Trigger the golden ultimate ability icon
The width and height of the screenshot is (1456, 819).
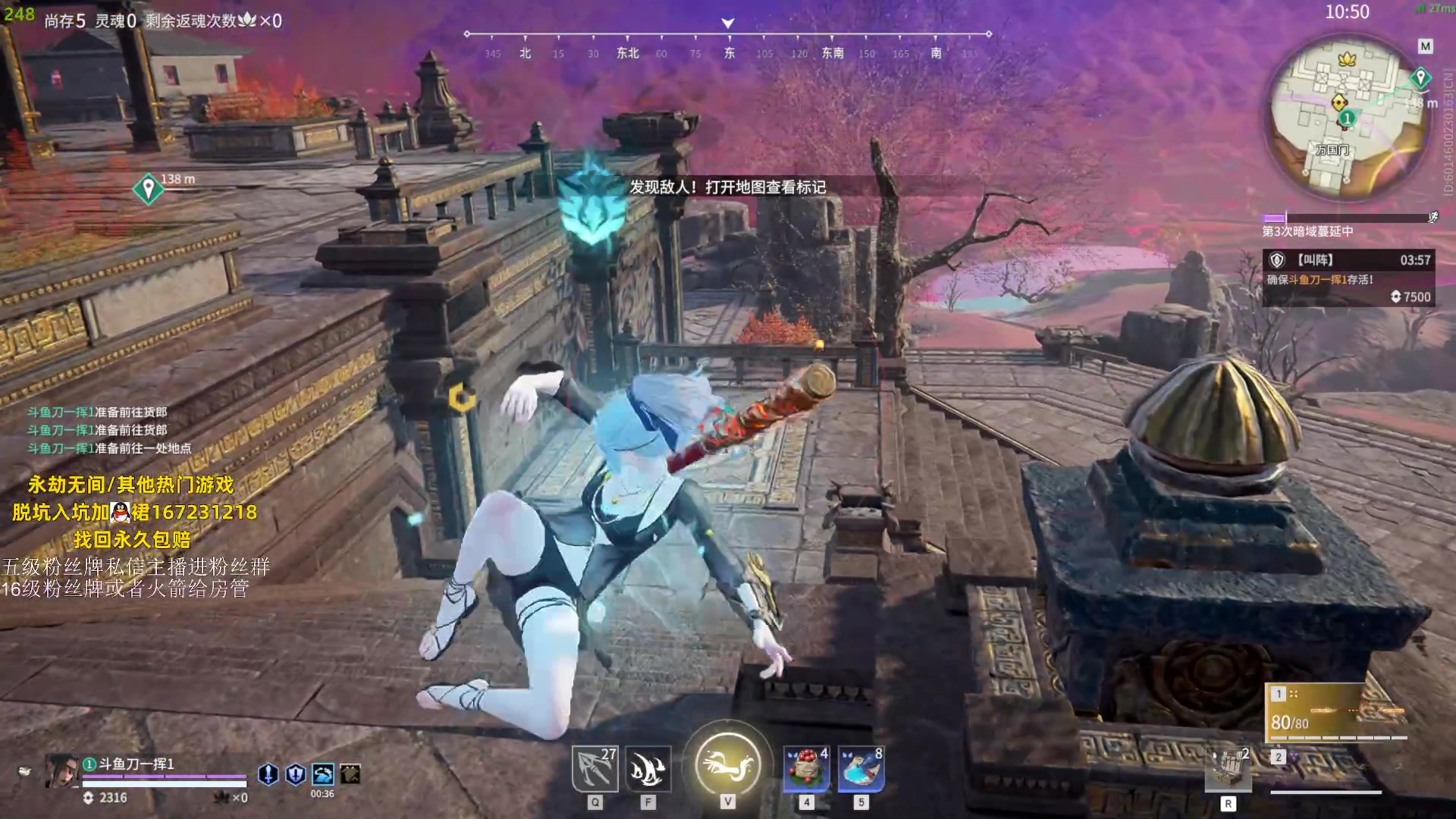727,764
